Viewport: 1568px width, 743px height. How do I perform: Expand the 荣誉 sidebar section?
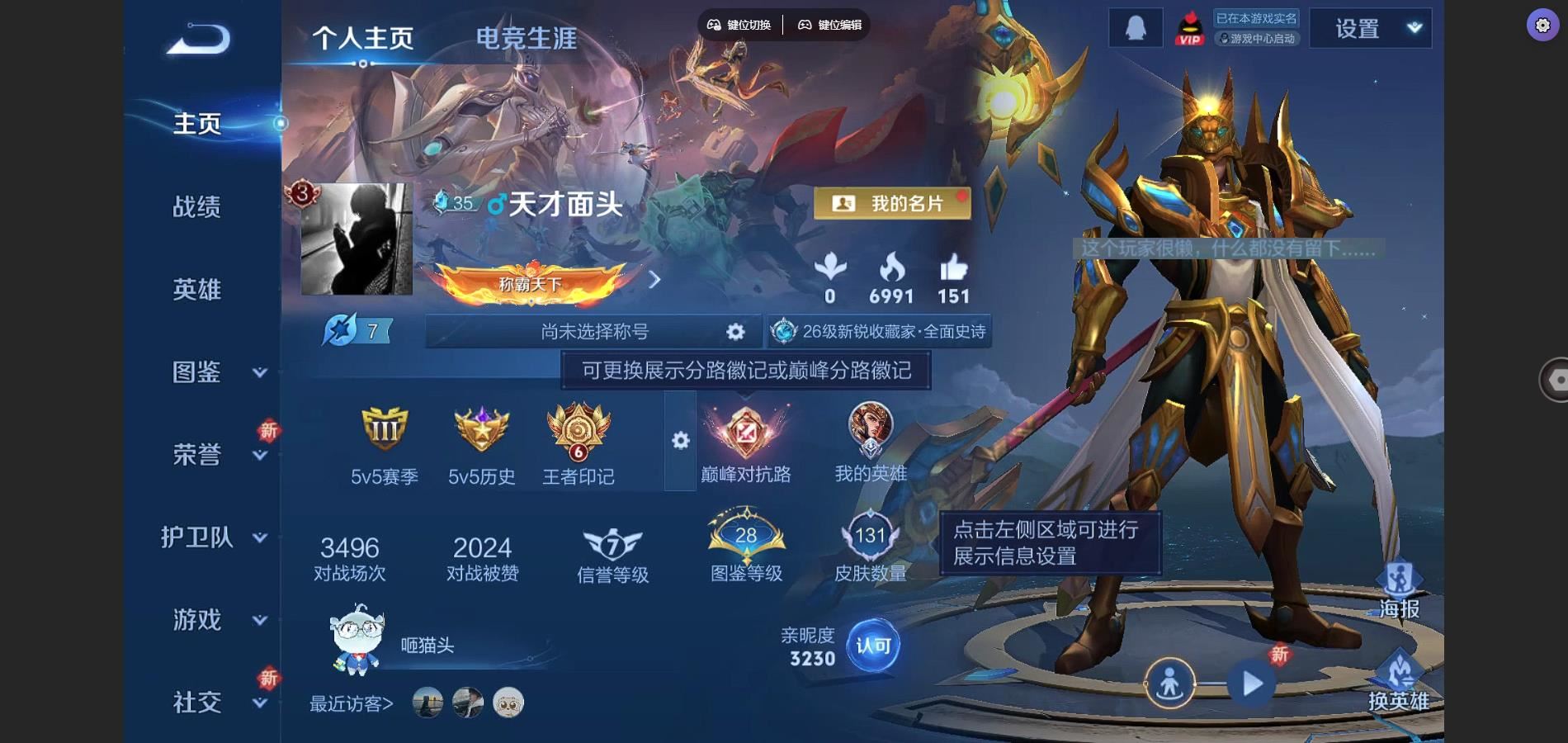click(215, 454)
